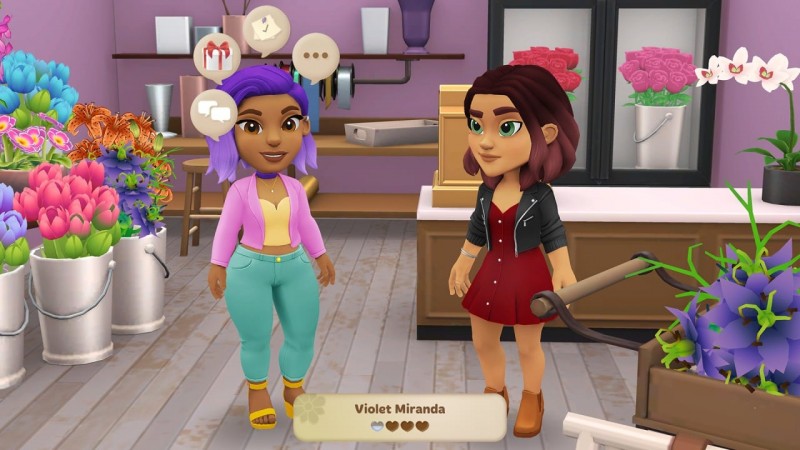800x450 pixels.
Task: Open the three-dots more options bubble
Action: 315,56
